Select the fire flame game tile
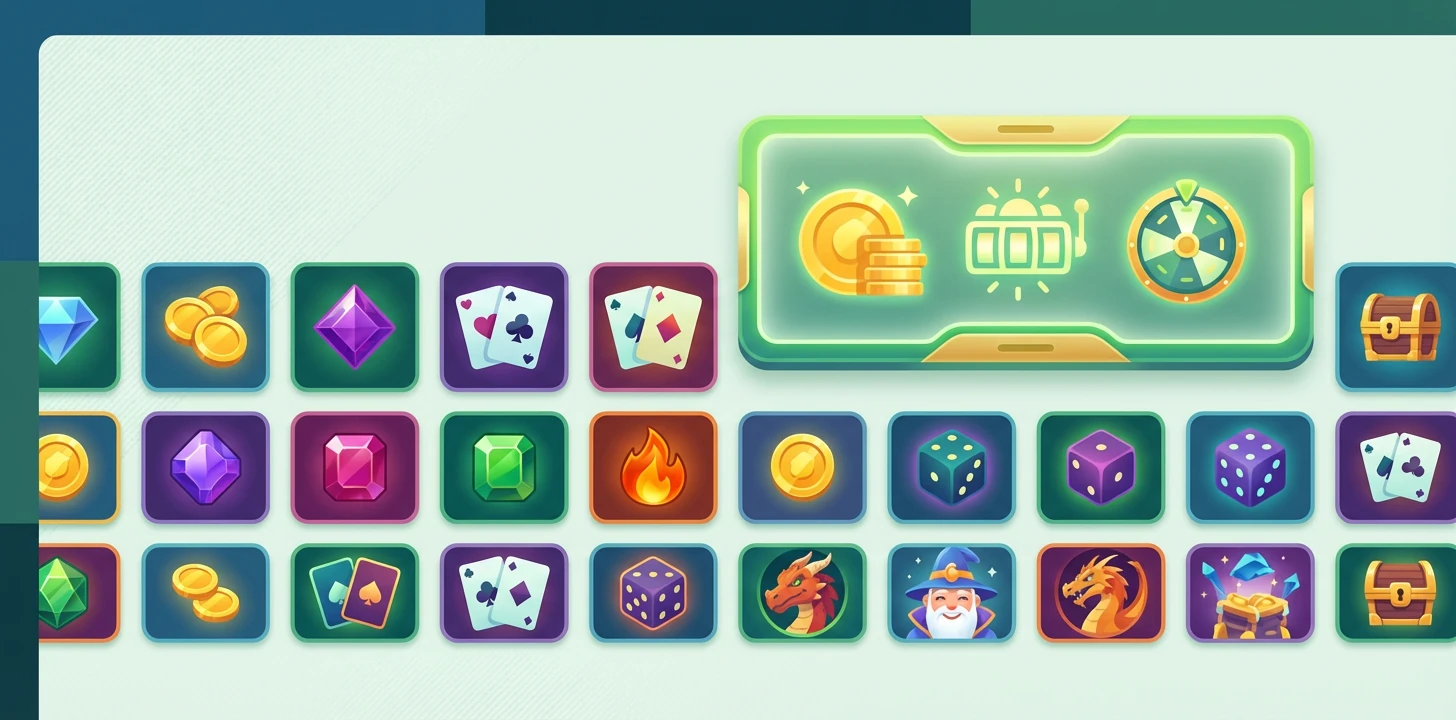Screen dimensions: 1456x720 click(653, 467)
